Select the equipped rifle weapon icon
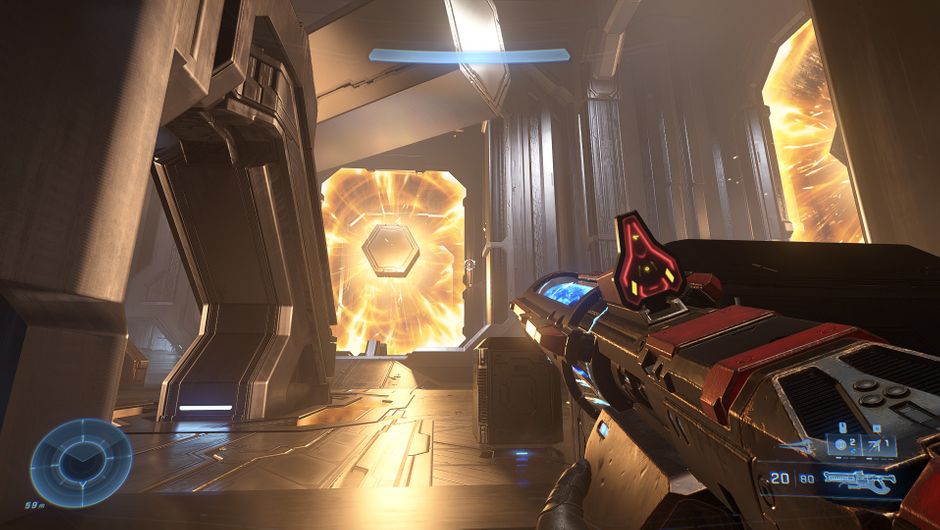This screenshot has width=940, height=530. click(x=858, y=482)
